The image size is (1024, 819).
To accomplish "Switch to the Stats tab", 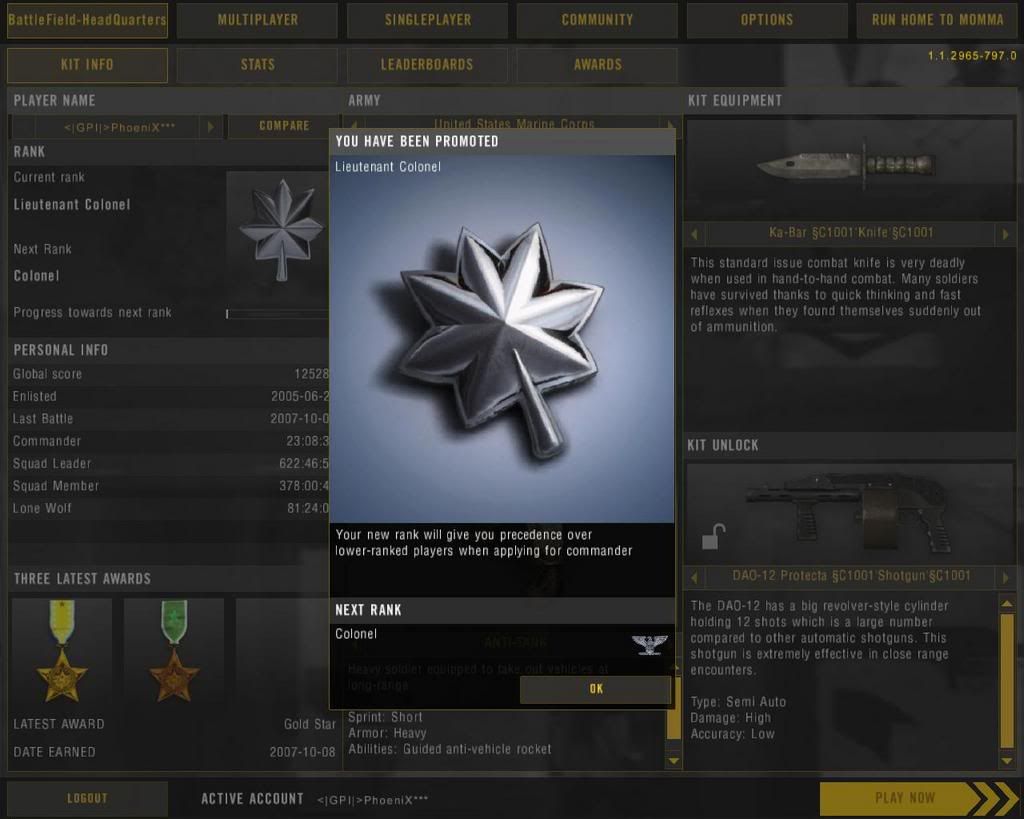I will coord(257,65).
